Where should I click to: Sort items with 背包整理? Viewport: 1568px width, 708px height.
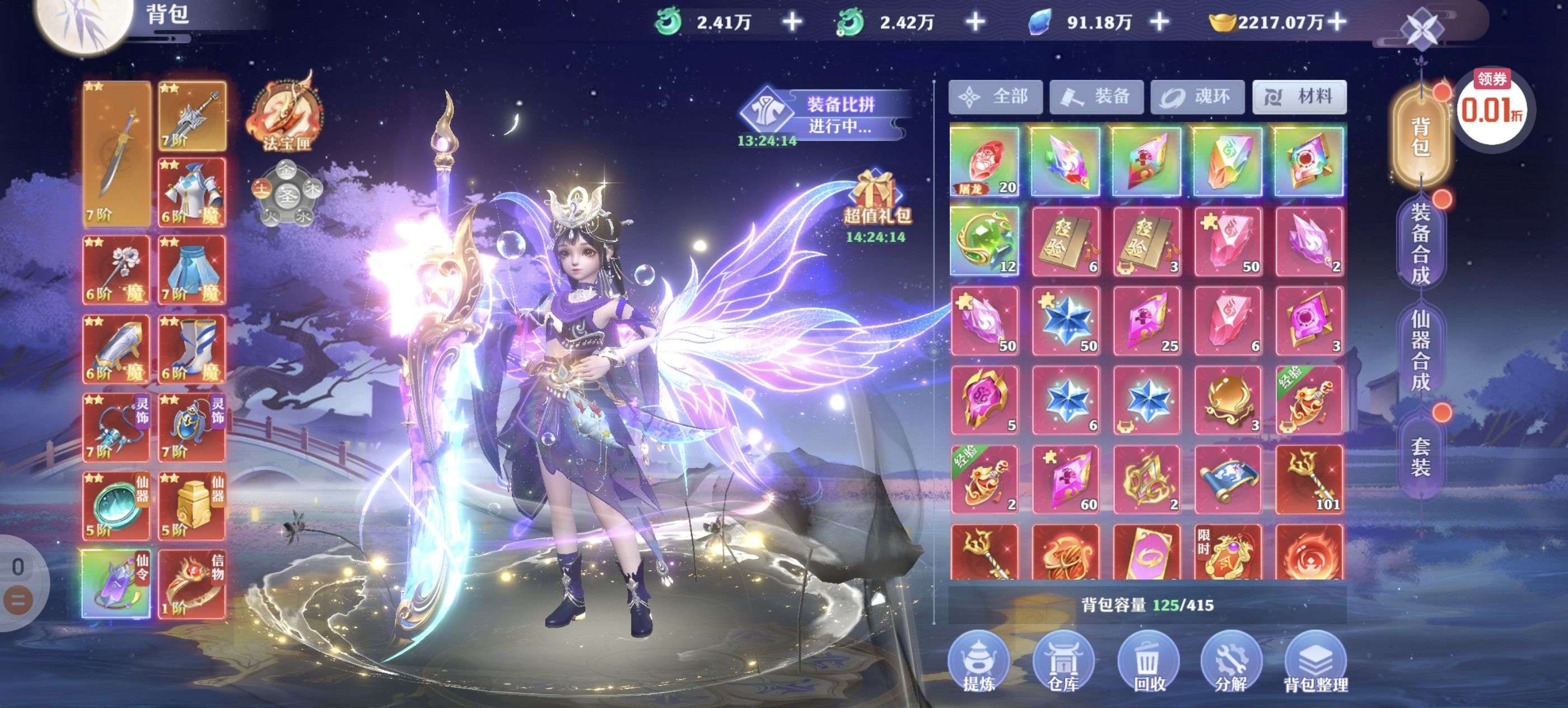click(1315, 662)
